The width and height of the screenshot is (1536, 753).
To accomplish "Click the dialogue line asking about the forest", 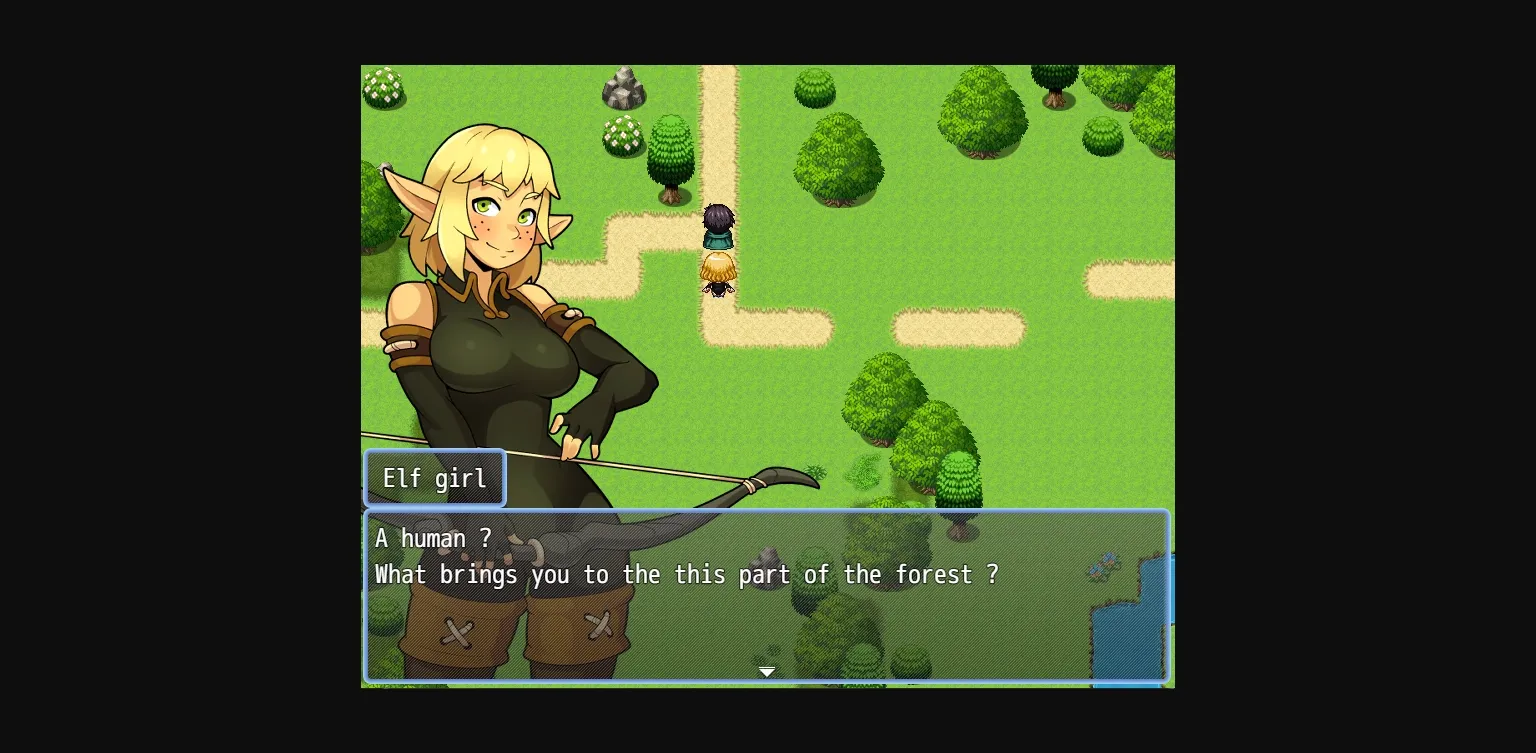I will coord(686,575).
